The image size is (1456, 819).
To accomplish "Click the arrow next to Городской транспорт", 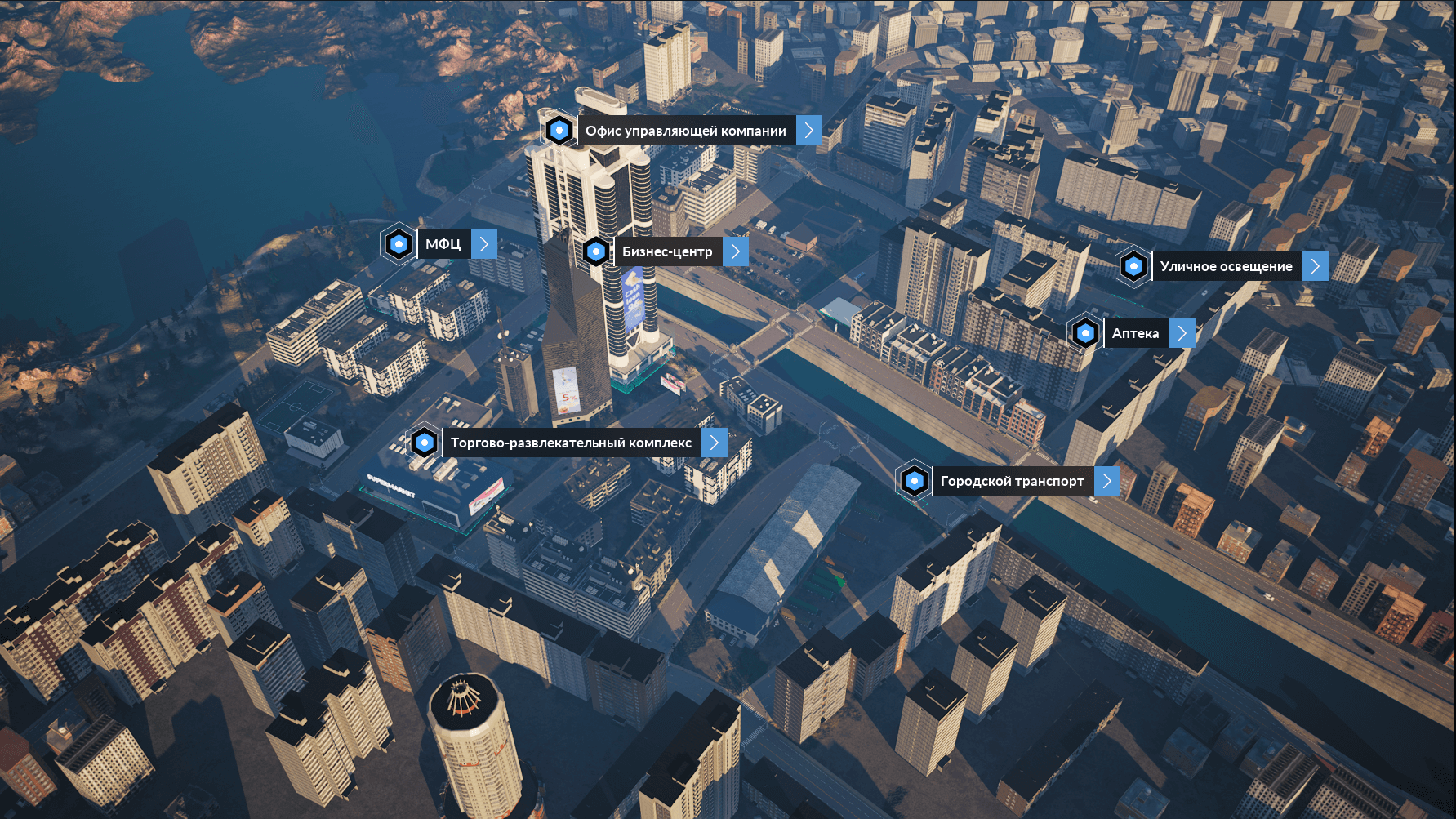I will pos(1107,481).
